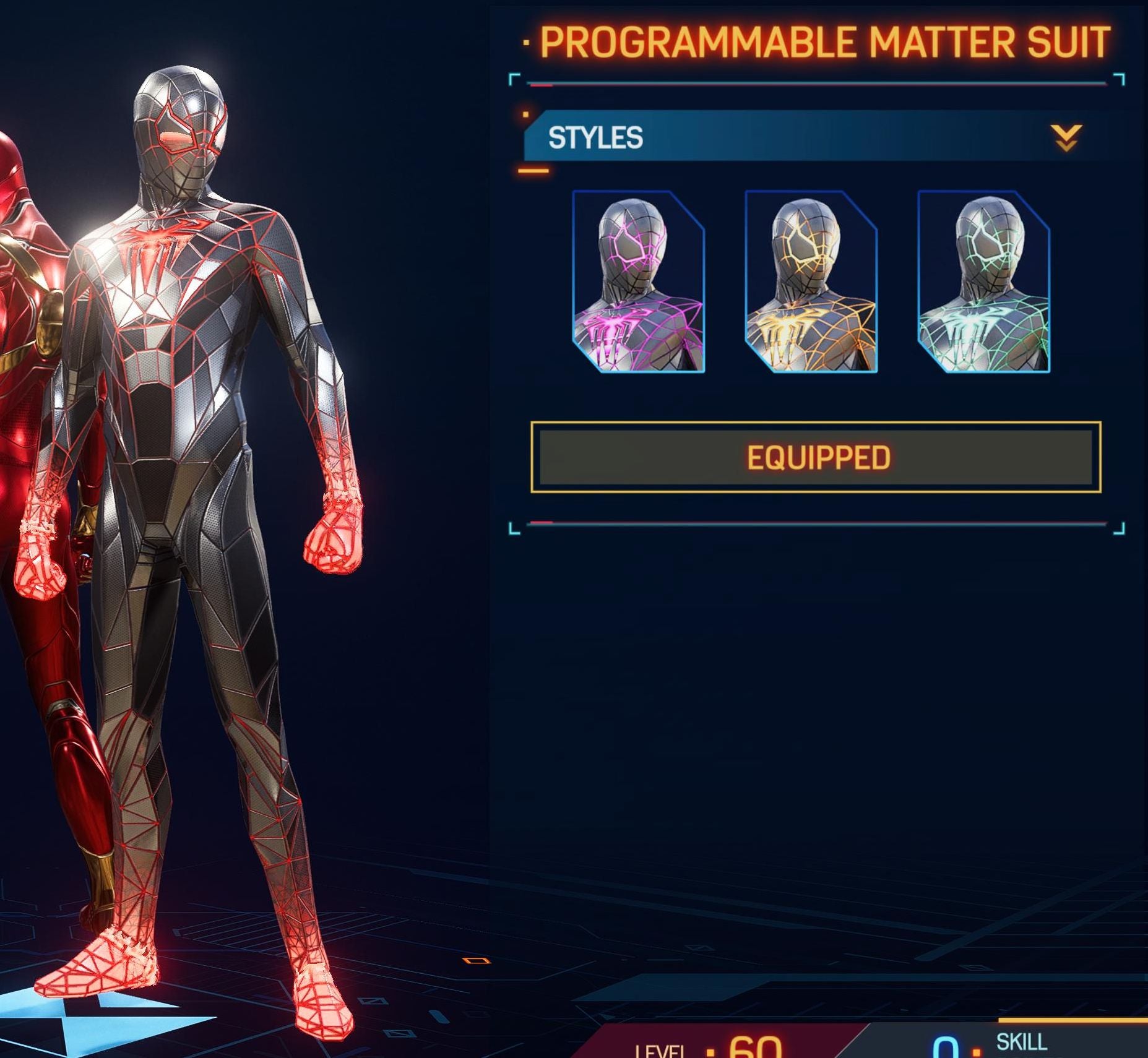Image resolution: width=1148 pixels, height=1058 pixels.
Task: Select the pink suit style thumbnail
Action: click(638, 282)
